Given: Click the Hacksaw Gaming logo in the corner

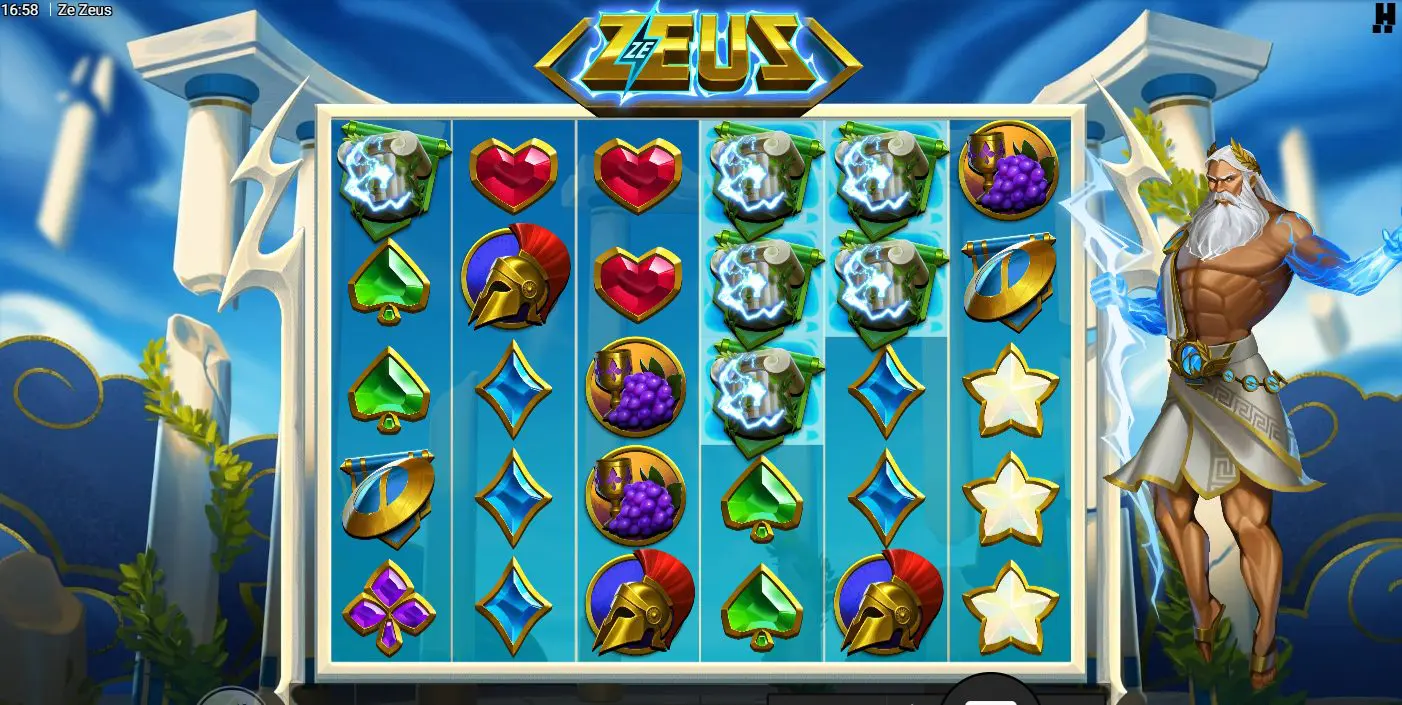Looking at the screenshot, I should click(1383, 17).
